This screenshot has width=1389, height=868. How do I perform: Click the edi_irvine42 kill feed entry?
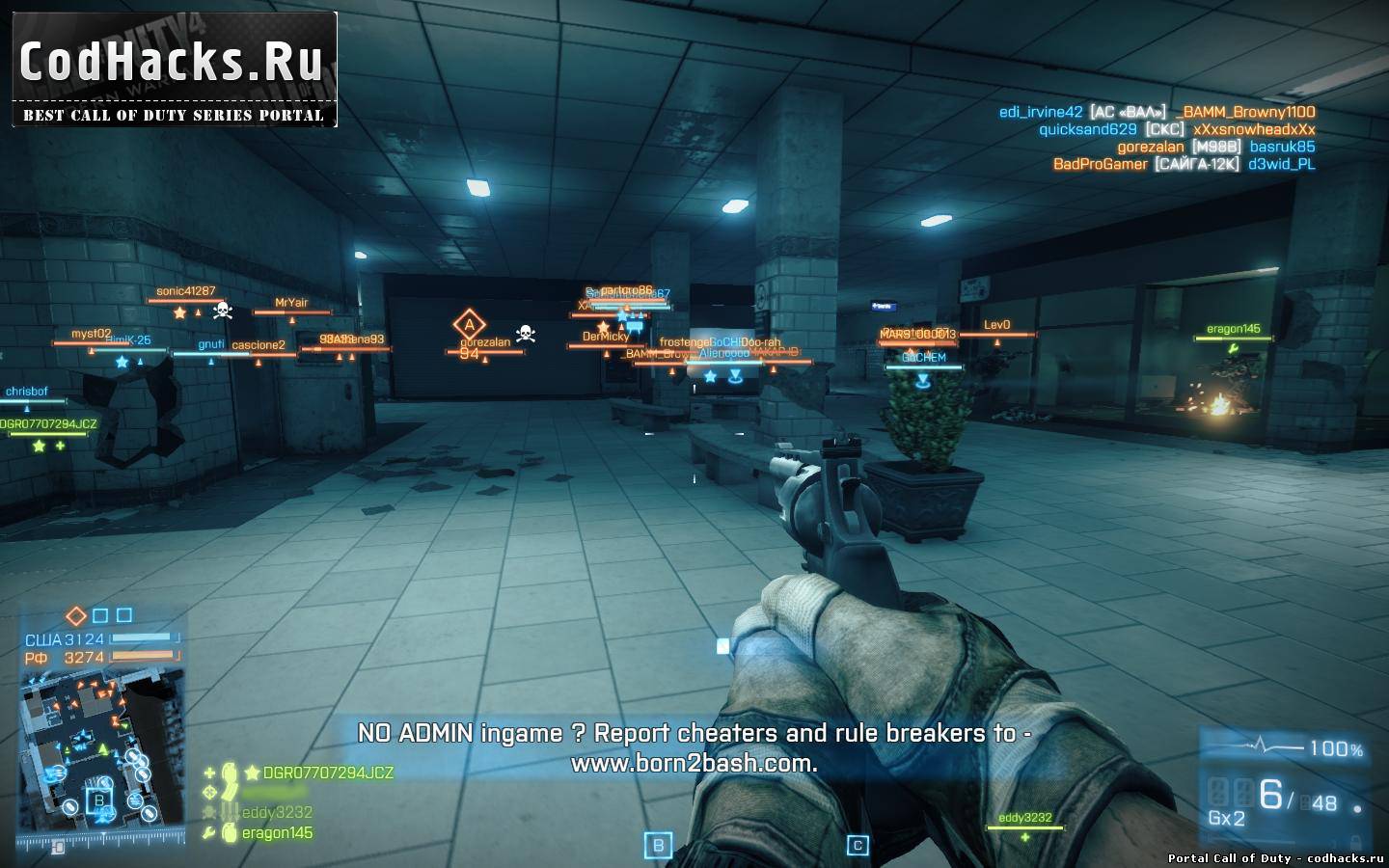(1157, 112)
